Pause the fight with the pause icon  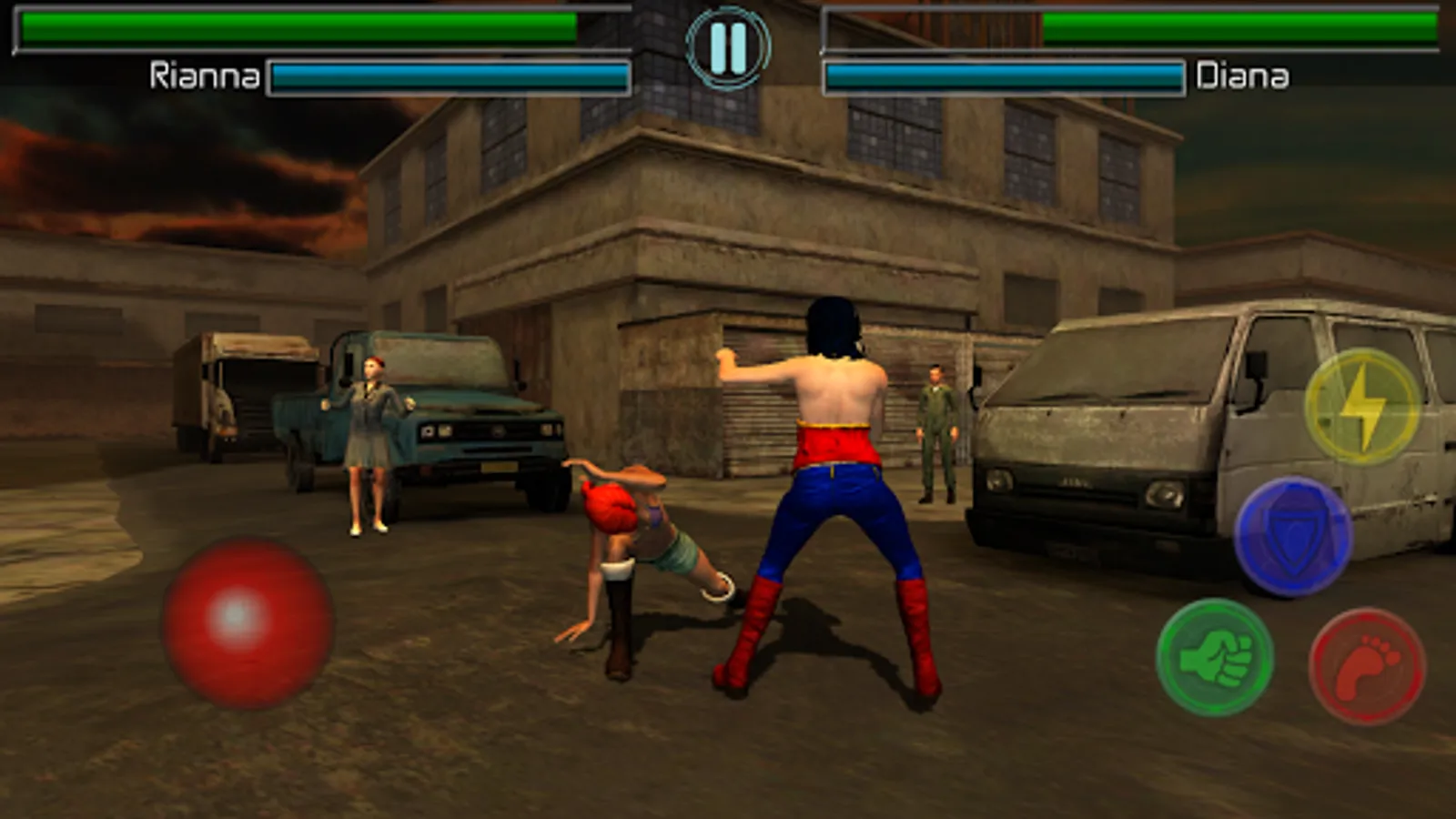click(x=728, y=50)
